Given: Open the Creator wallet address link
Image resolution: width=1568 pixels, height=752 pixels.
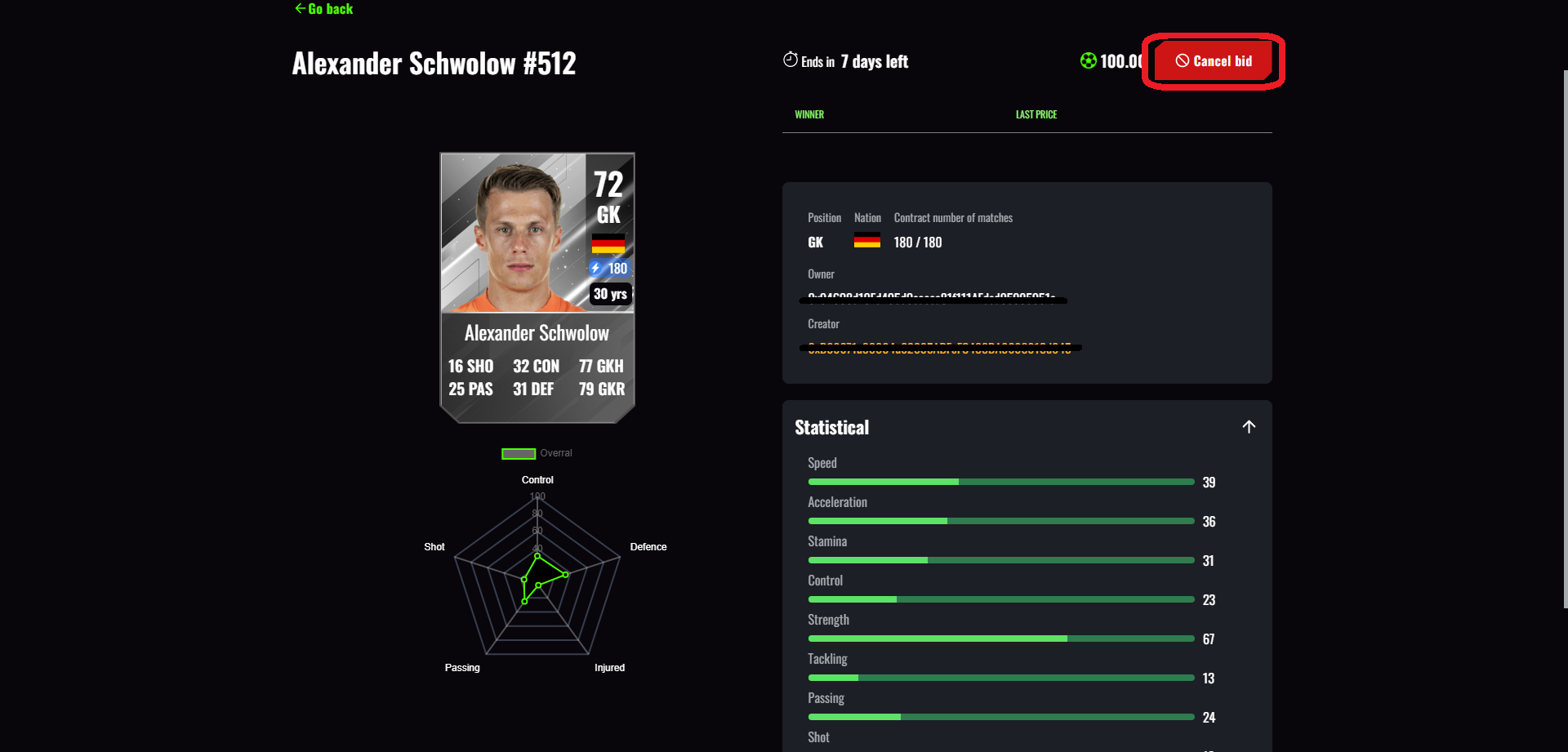Looking at the screenshot, I should [939, 349].
